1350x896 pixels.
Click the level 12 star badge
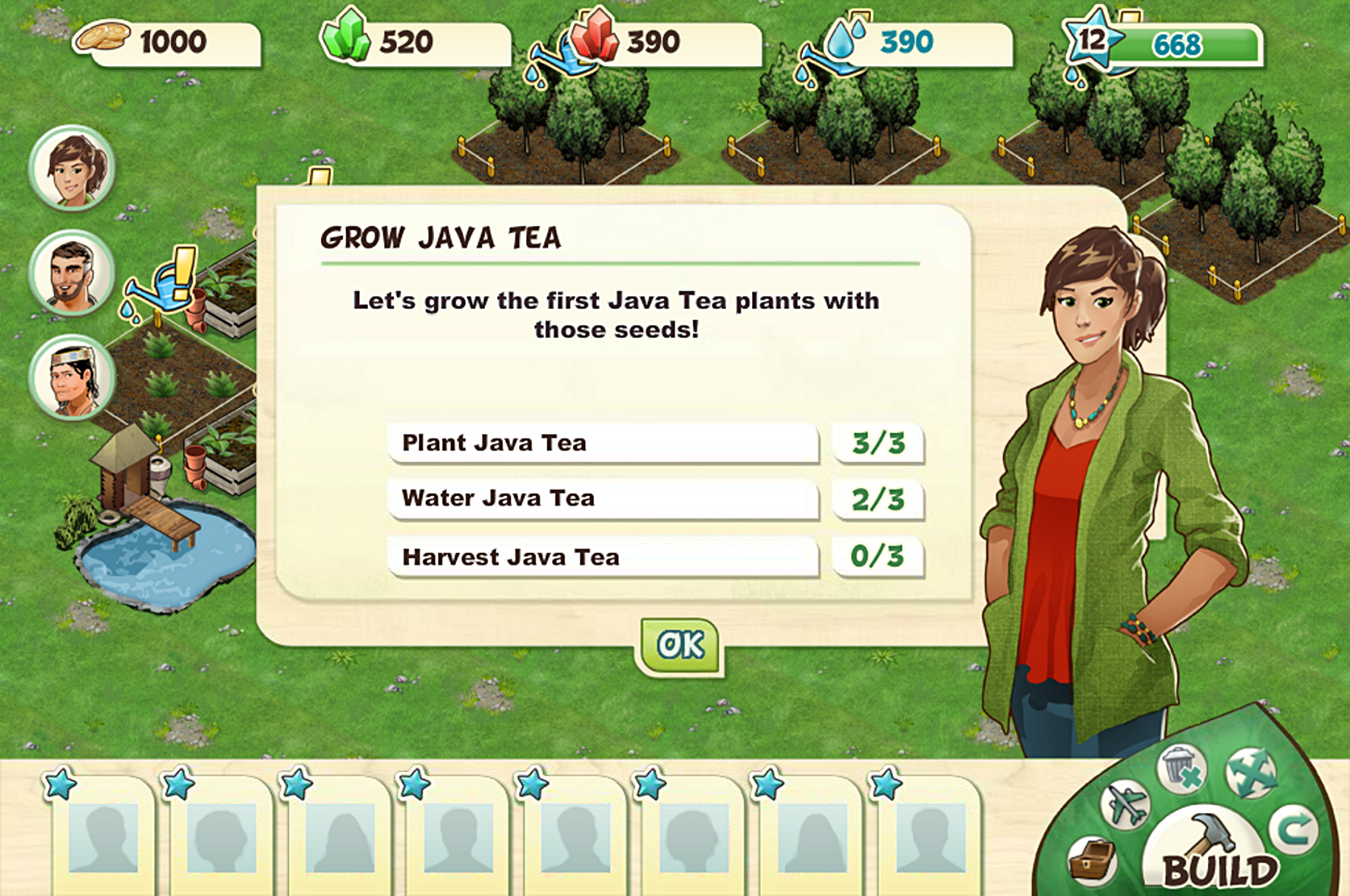1091,39
